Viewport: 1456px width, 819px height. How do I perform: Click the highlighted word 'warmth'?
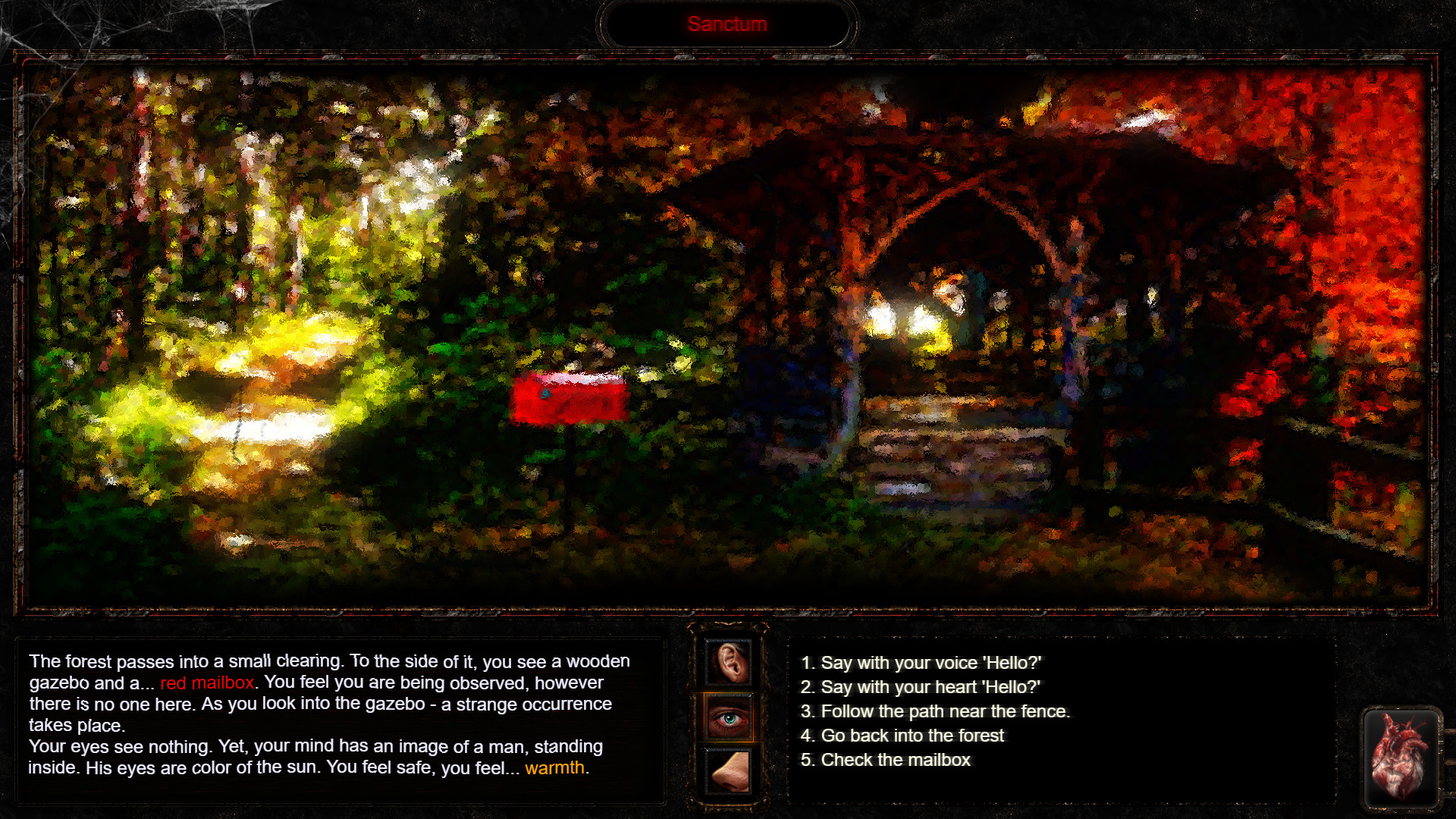[x=556, y=768]
